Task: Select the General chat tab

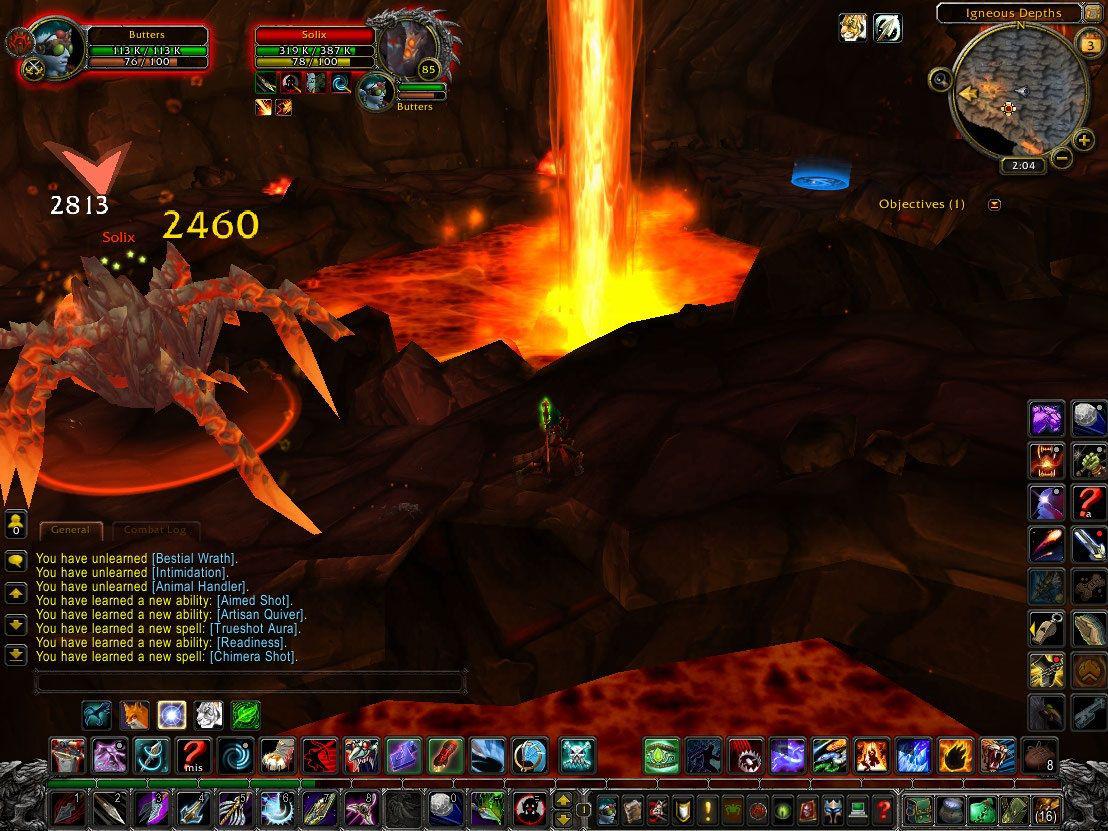Action: pos(70,530)
